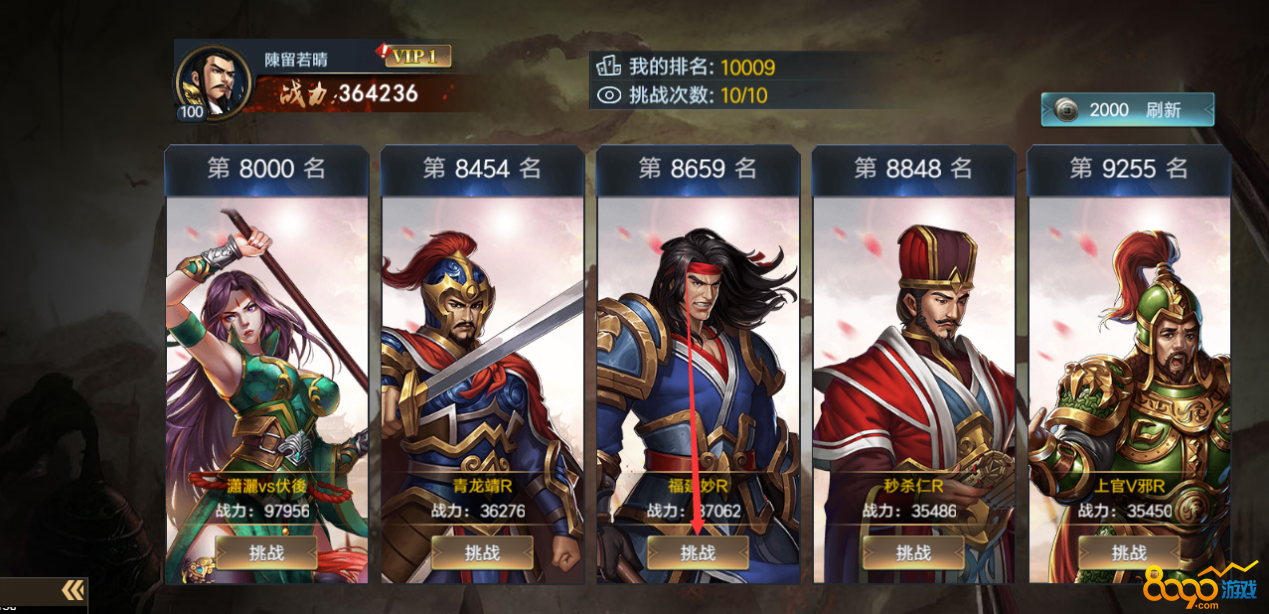Collapse panel with the double-arrow button
This screenshot has height=614, width=1269.
click(x=72, y=590)
